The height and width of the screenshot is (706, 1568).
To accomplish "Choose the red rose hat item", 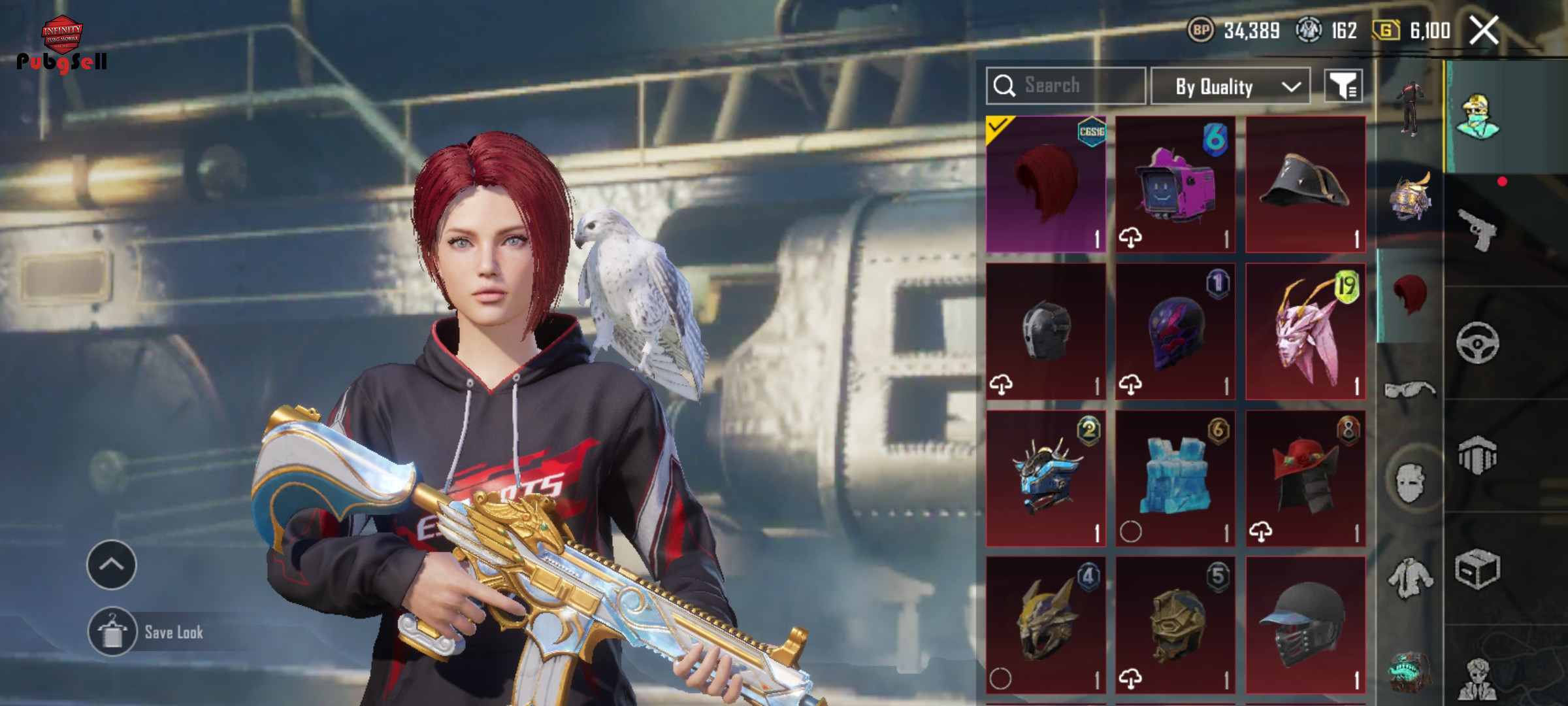I will pyautogui.click(x=1305, y=479).
